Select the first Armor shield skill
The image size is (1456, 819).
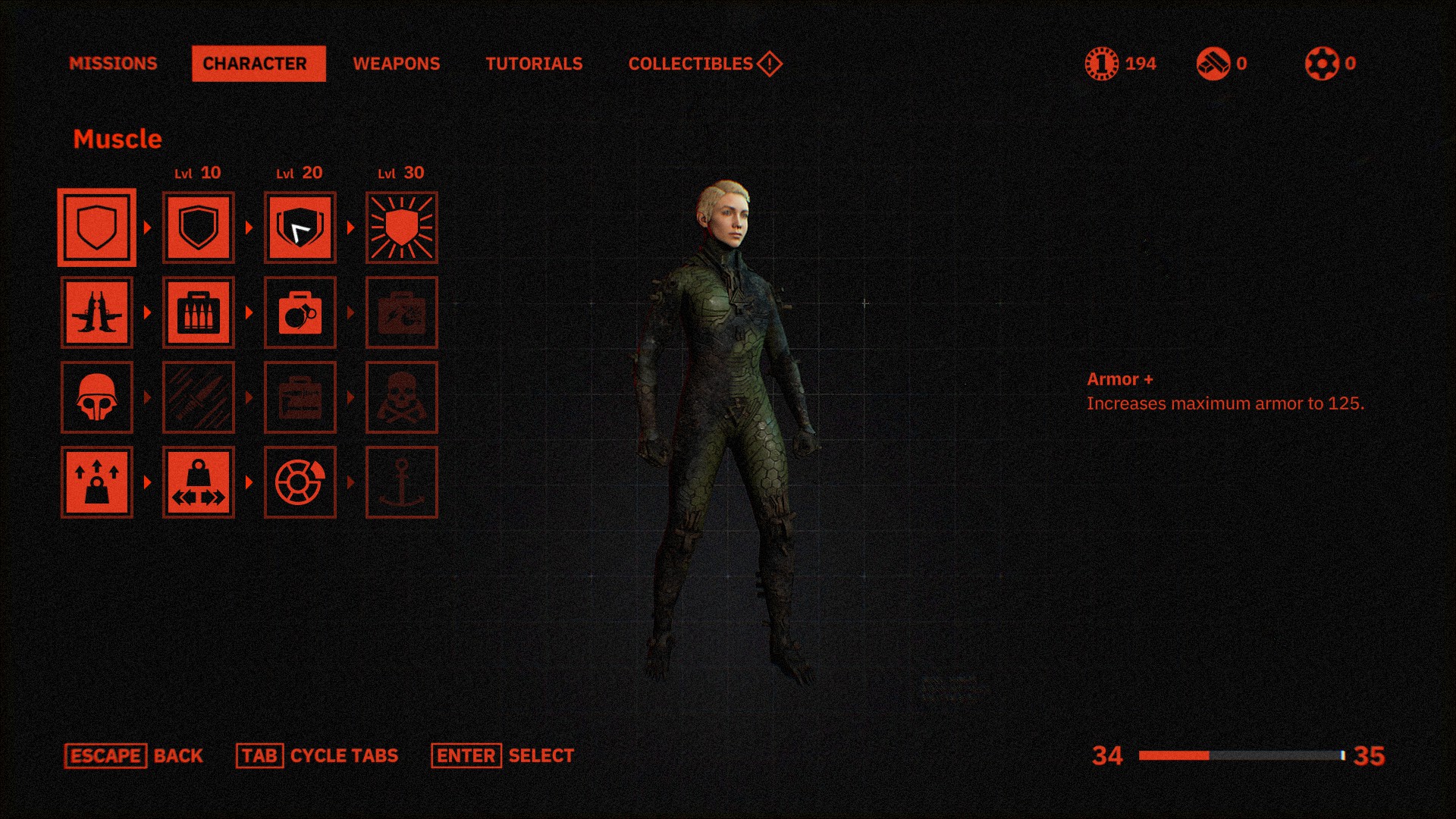pos(97,227)
